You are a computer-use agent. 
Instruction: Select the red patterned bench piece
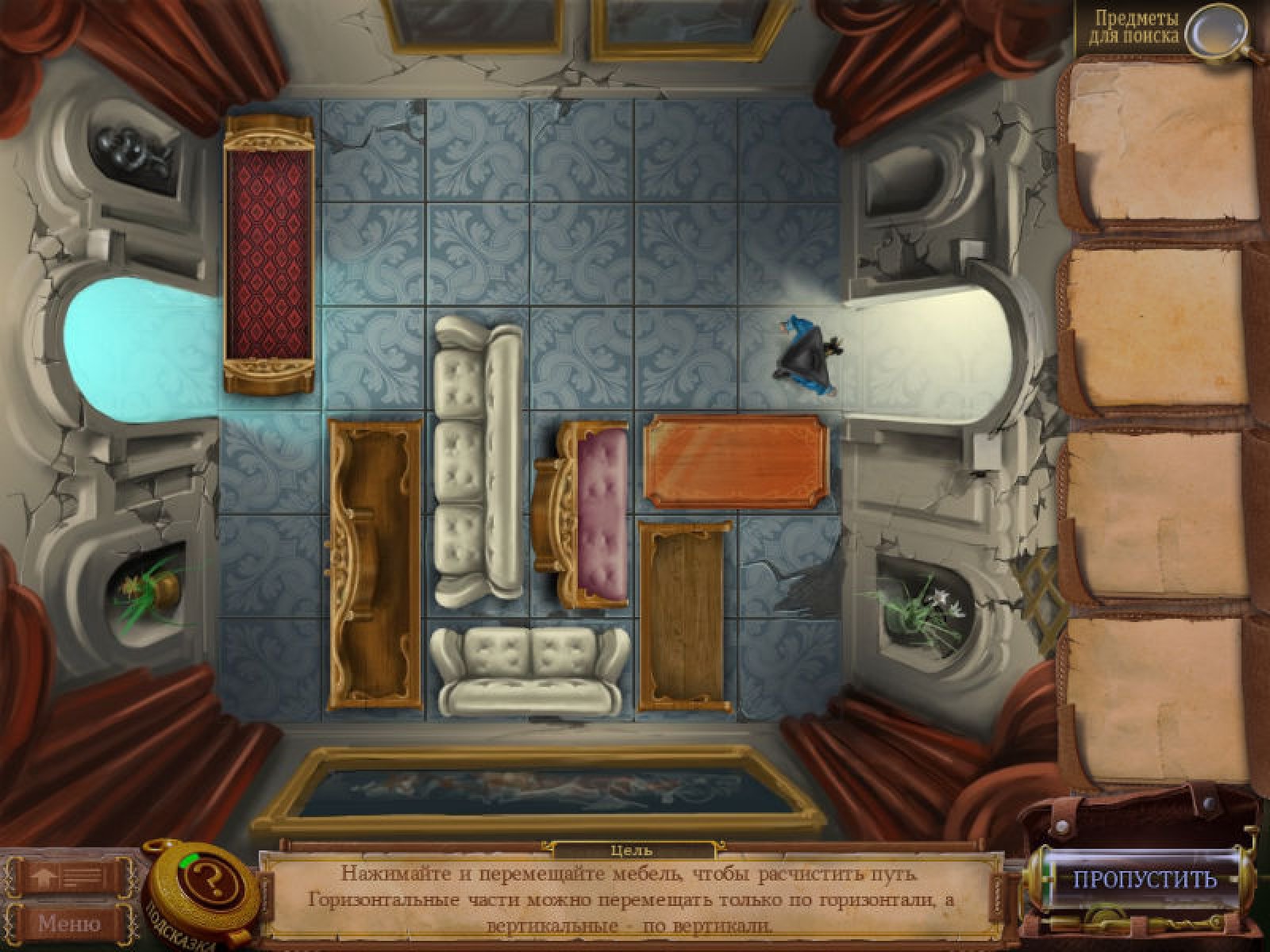click(269, 254)
